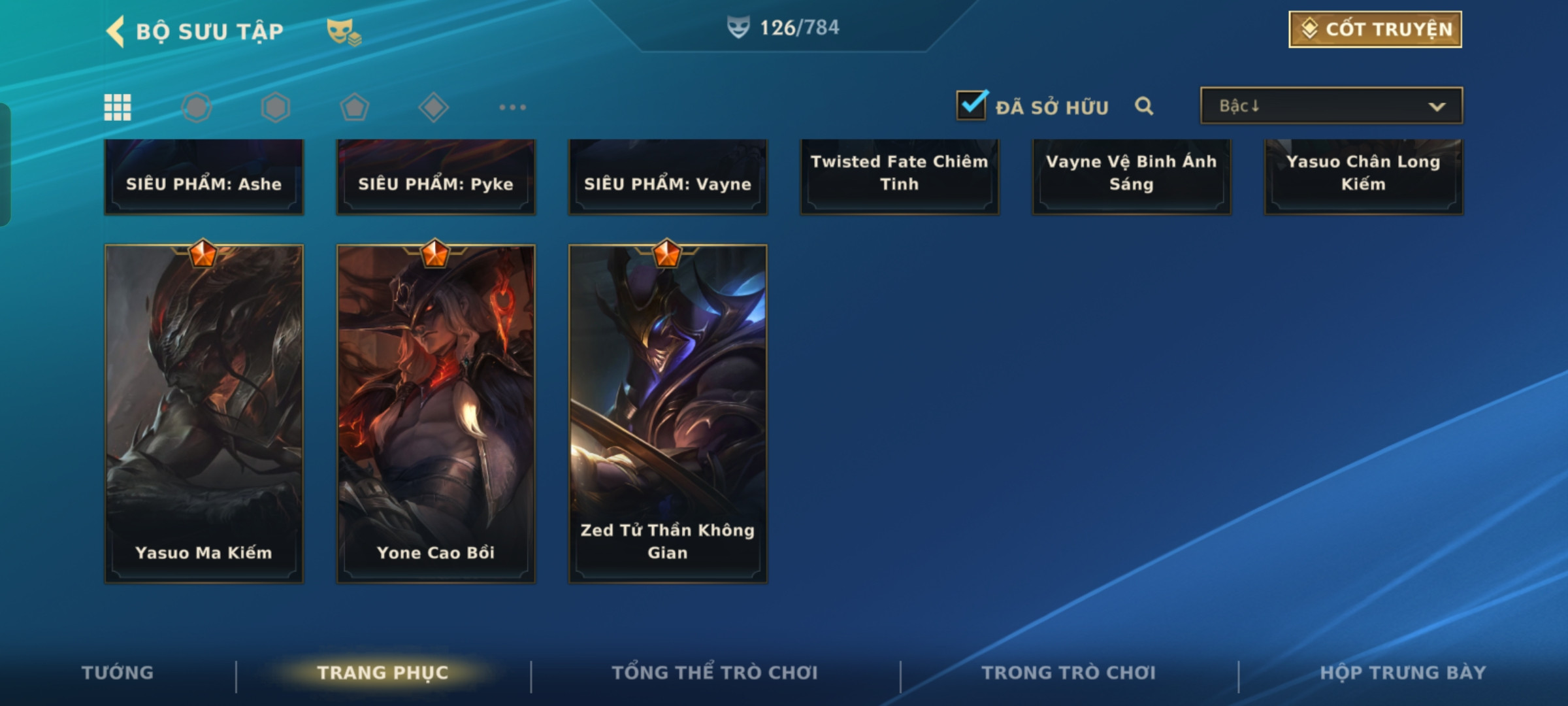Show more rarity filters via the ellipsis

512,107
